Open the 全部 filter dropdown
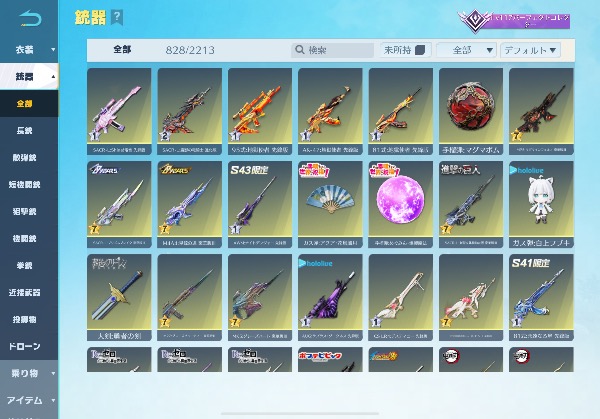The image size is (600, 419). [x=468, y=50]
